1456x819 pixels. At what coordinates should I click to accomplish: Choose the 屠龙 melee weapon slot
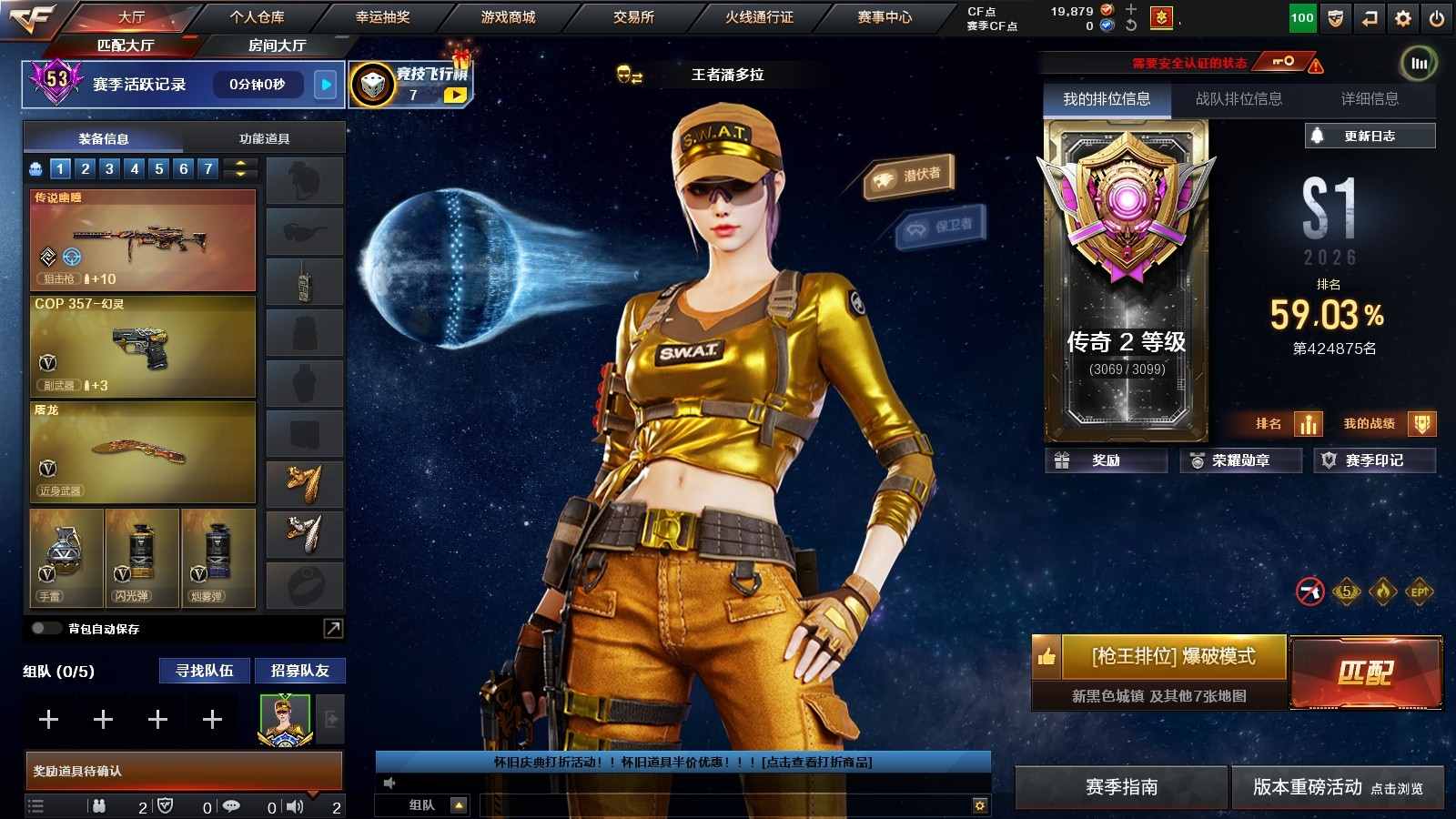pos(143,452)
